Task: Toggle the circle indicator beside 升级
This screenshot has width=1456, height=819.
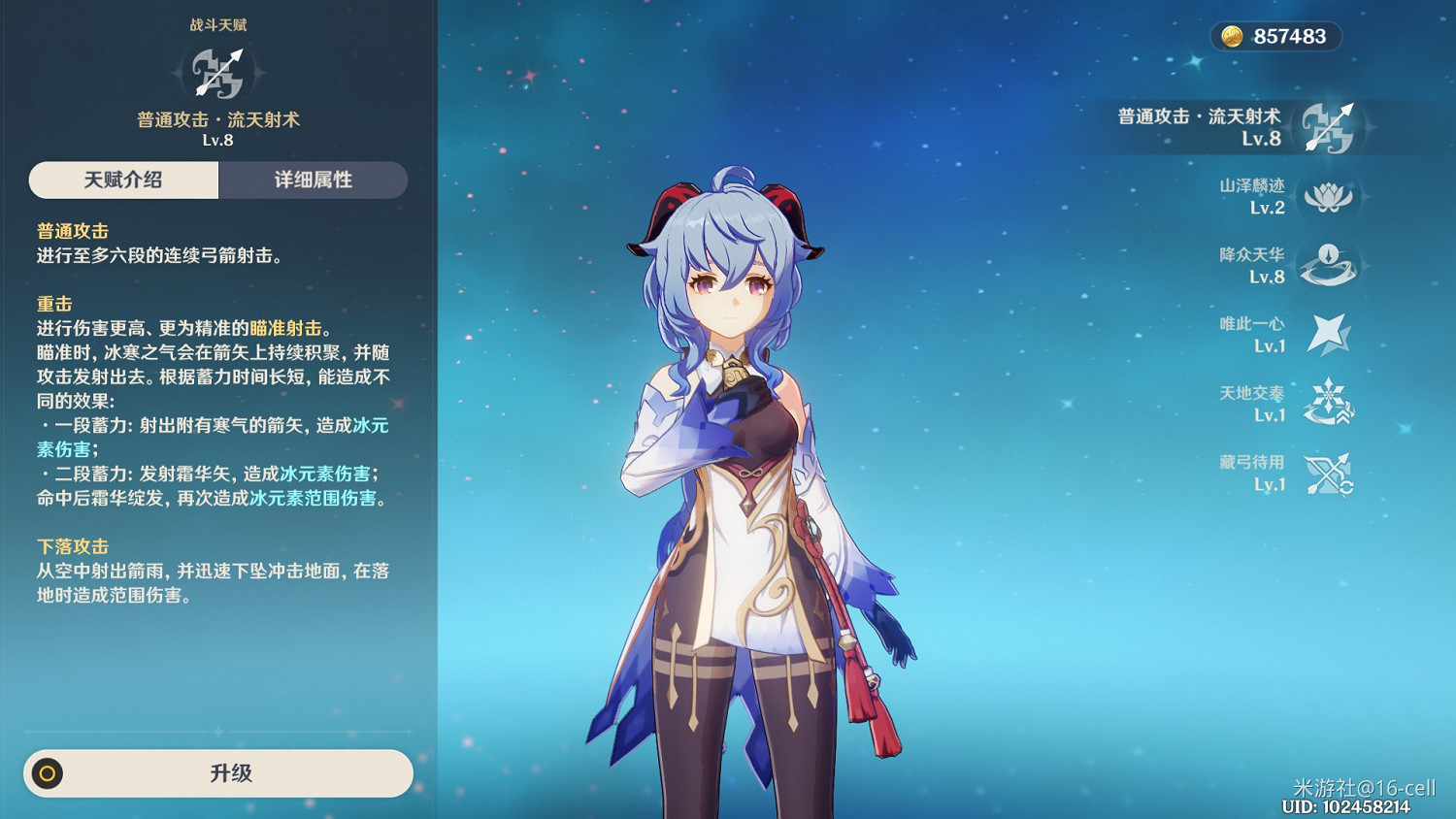Action: tap(46, 773)
